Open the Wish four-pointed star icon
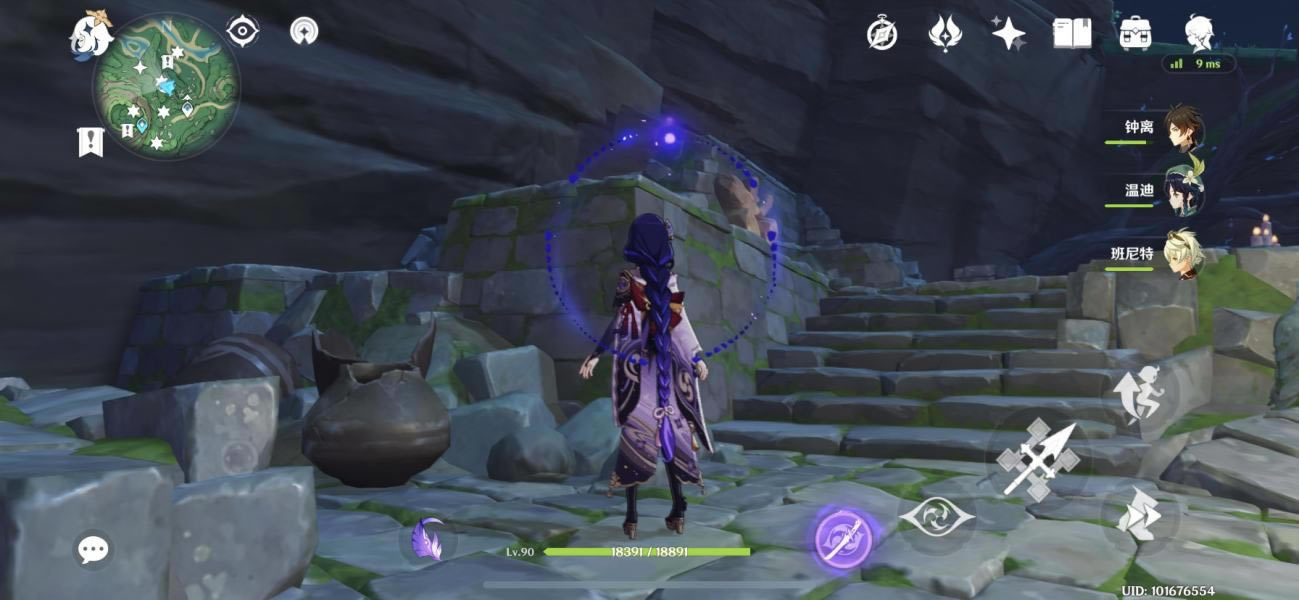Screen dimensions: 1299x600 pos(1008,34)
